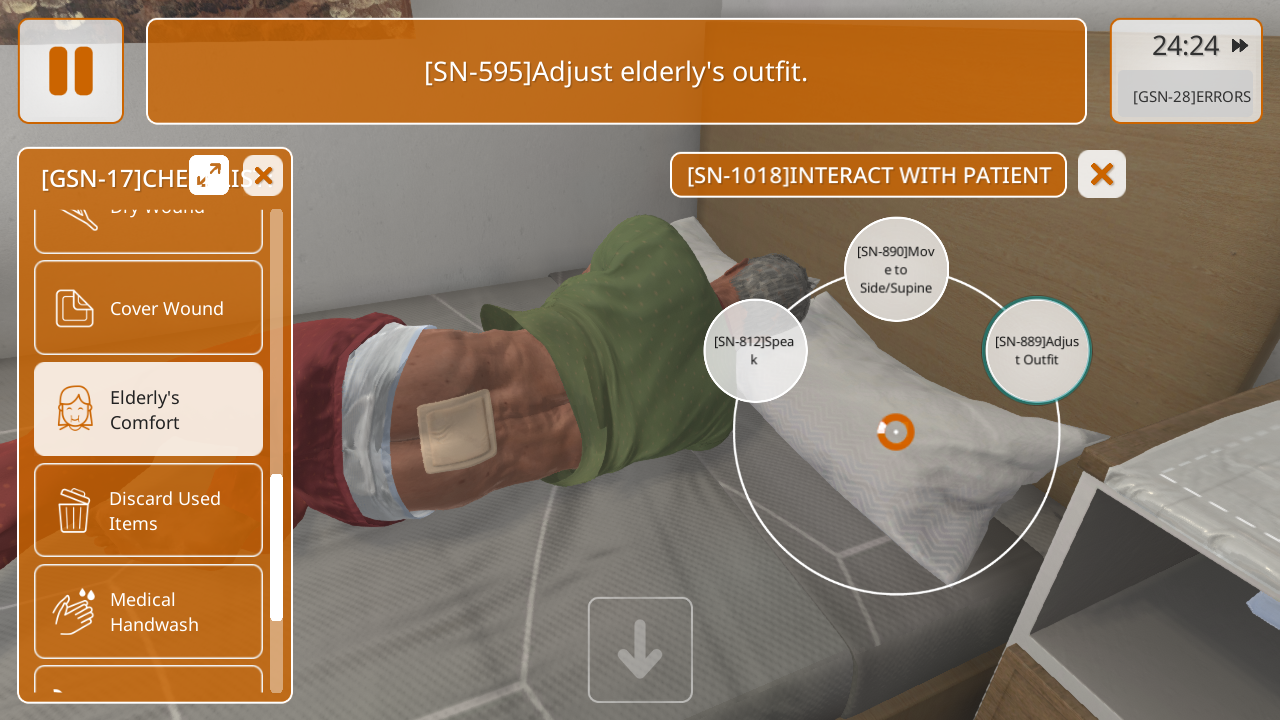This screenshot has width=1280, height=720.
Task: Select Cover Wound checklist item
Action: 148,308
